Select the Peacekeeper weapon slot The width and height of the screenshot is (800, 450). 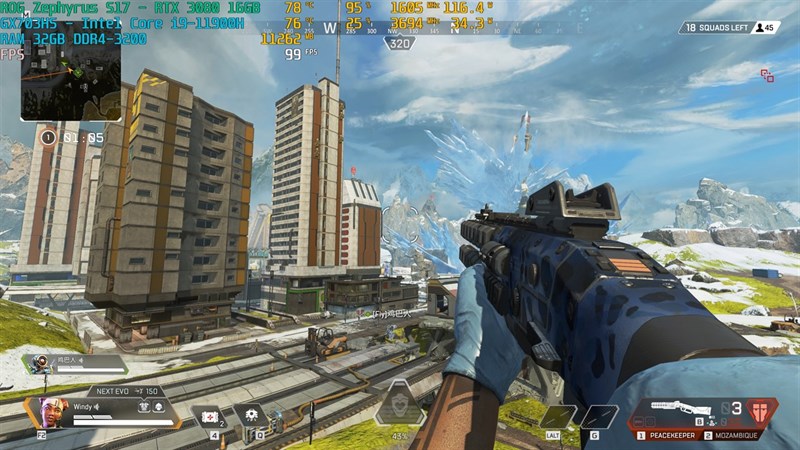point(670,436)
